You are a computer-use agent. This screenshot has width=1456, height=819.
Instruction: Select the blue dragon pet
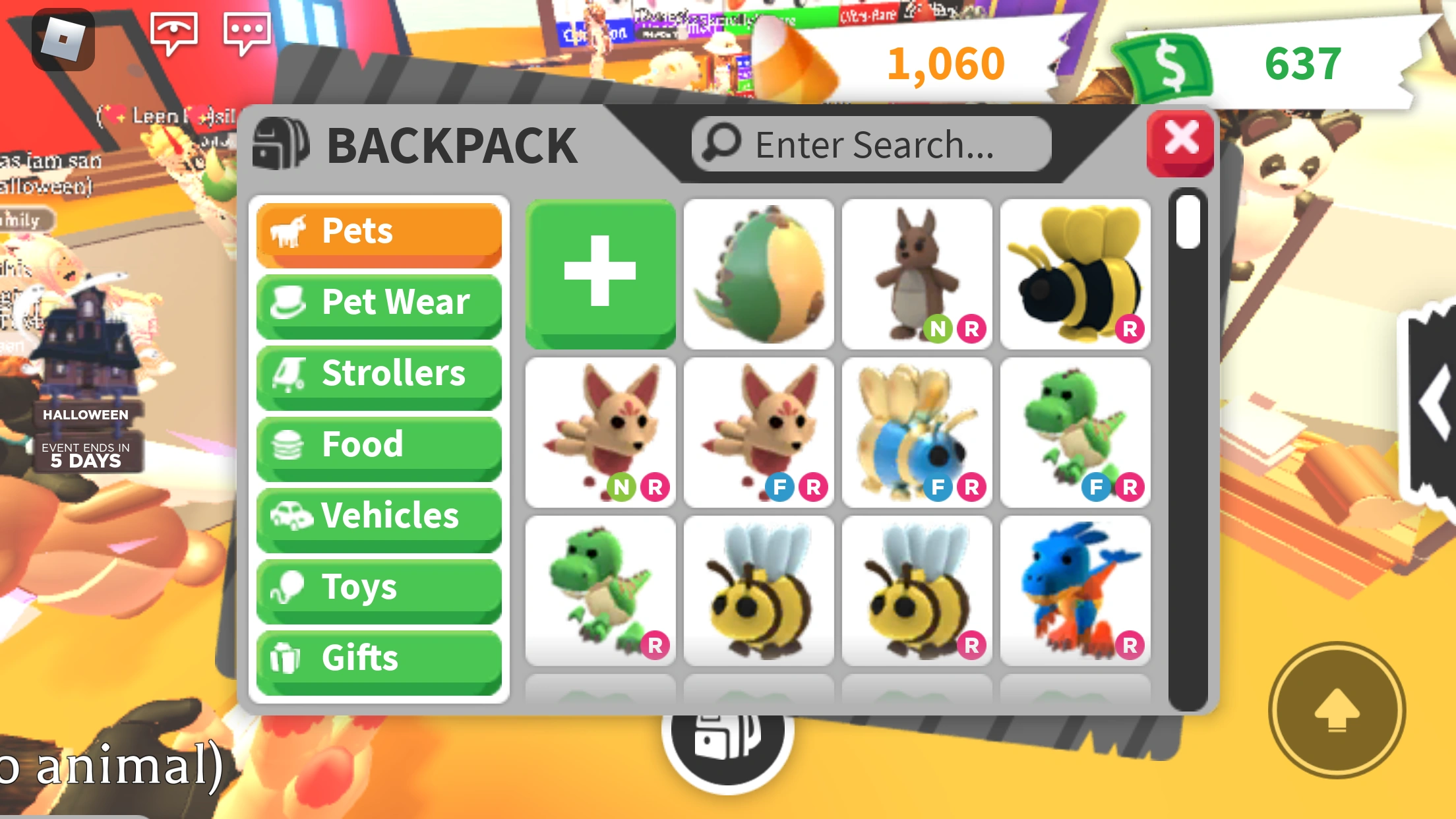coord(1075,591)
